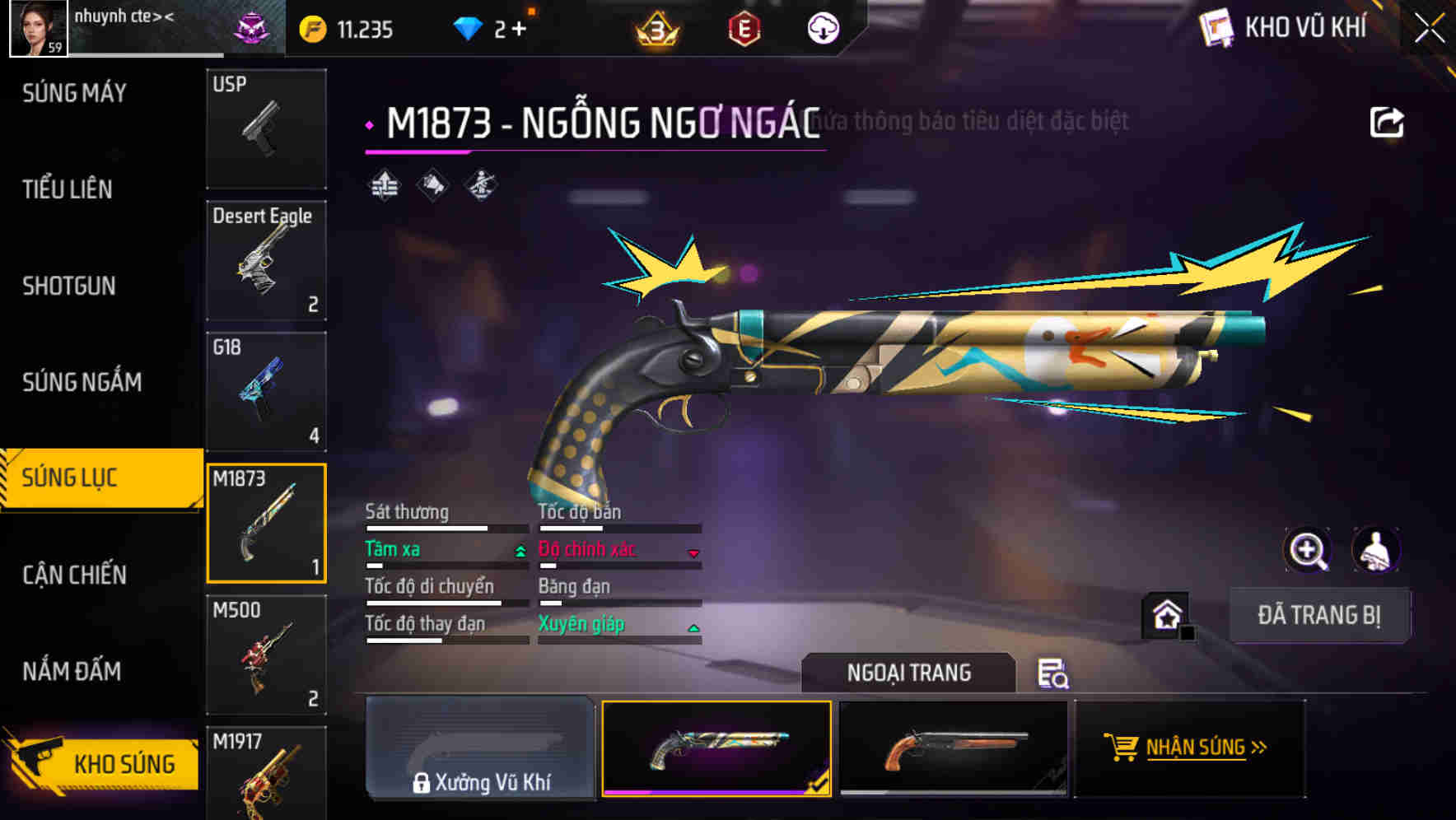Open the NGOẠI TRANG tab

click(x=909, y=672)
